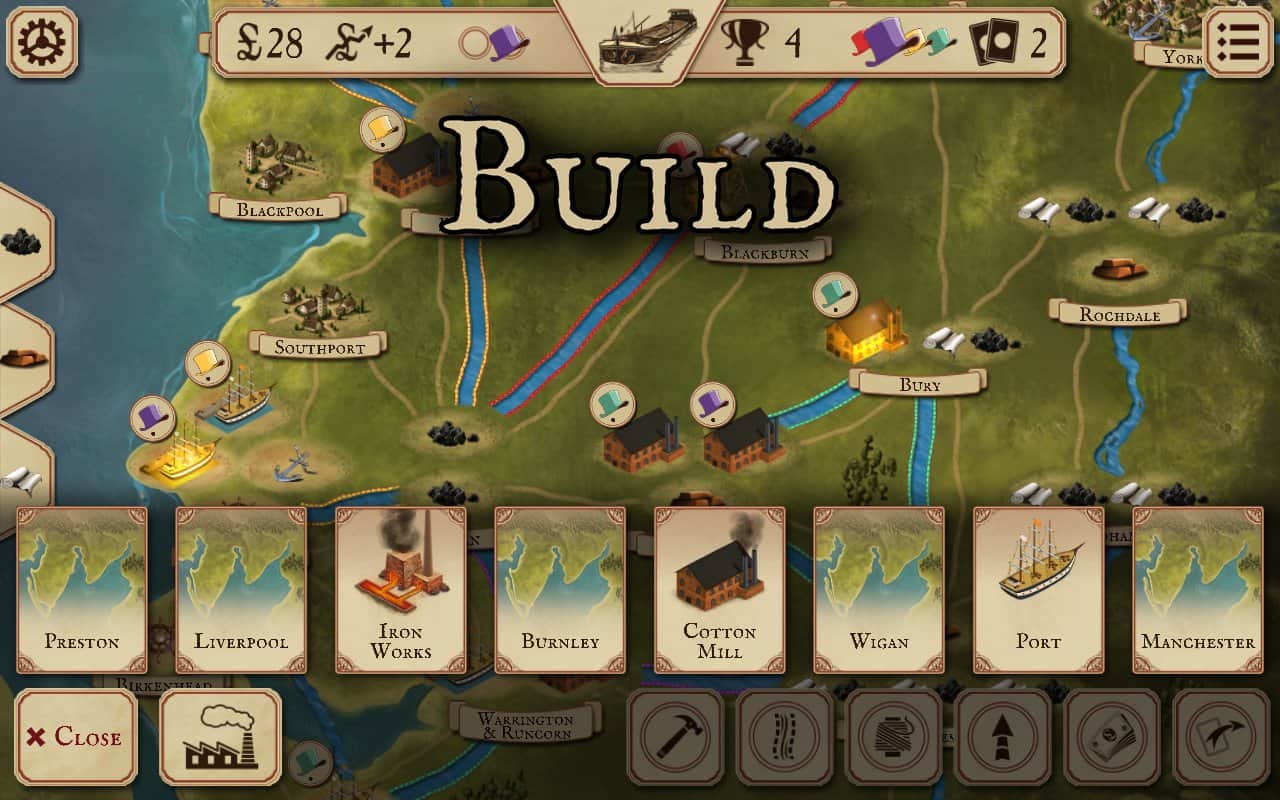Screen dimensions: 1280x800
Task: Choose the Manchester location card
Action: pos(1198,590)
